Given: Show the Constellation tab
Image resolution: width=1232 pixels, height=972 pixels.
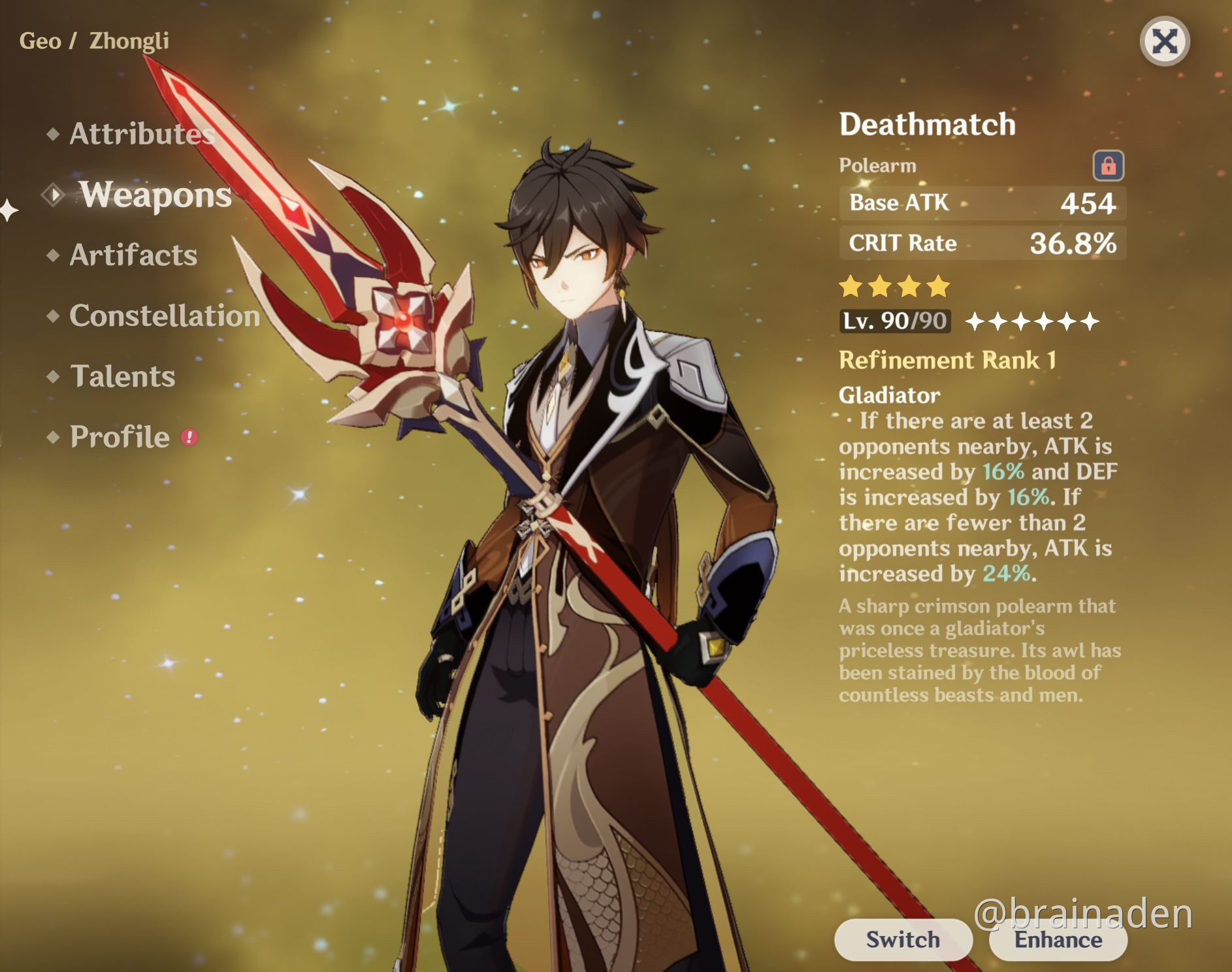Looking at the screenshot, I should pos(164,316).
